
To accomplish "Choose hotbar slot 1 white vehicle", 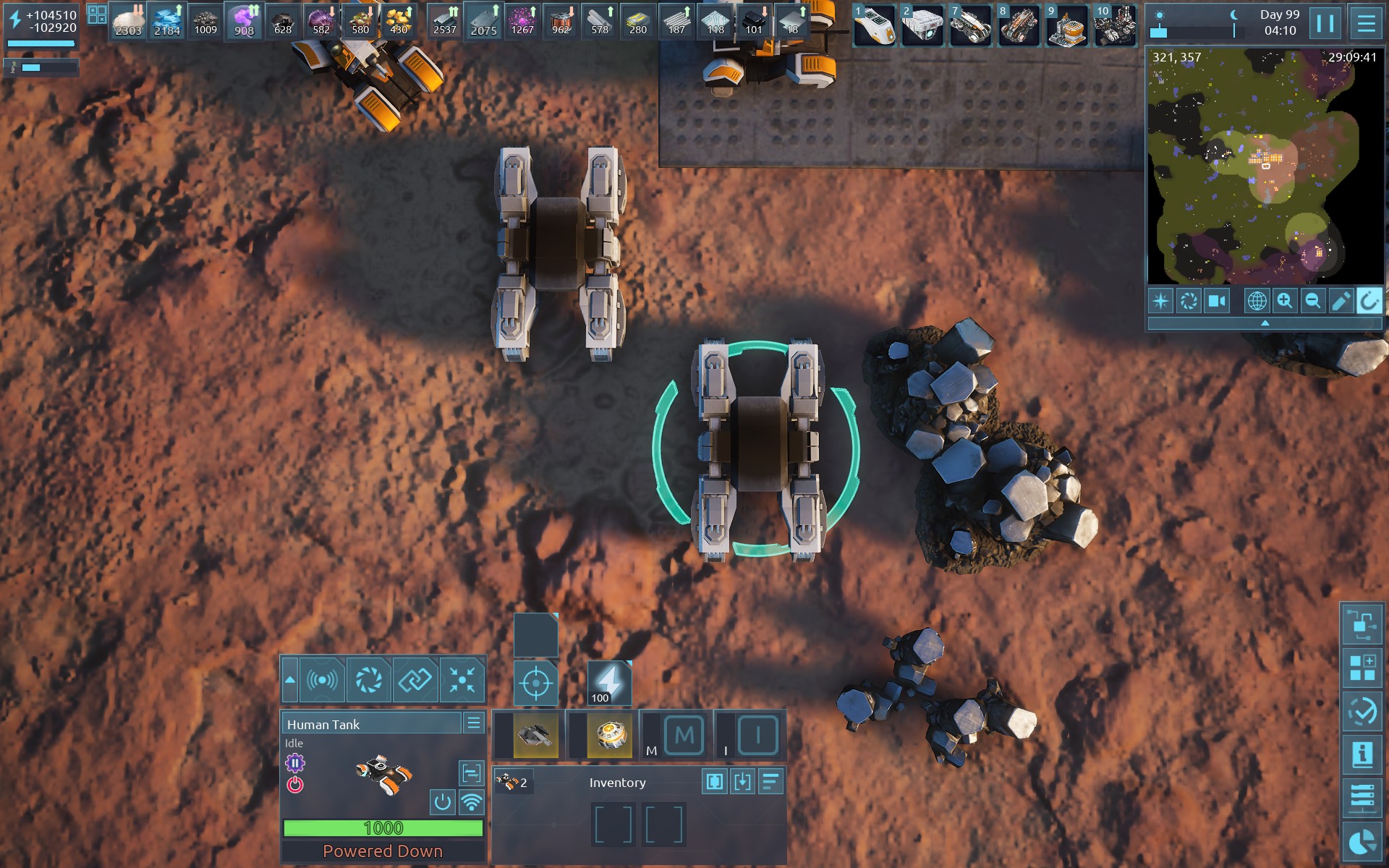I will [874, 24].
